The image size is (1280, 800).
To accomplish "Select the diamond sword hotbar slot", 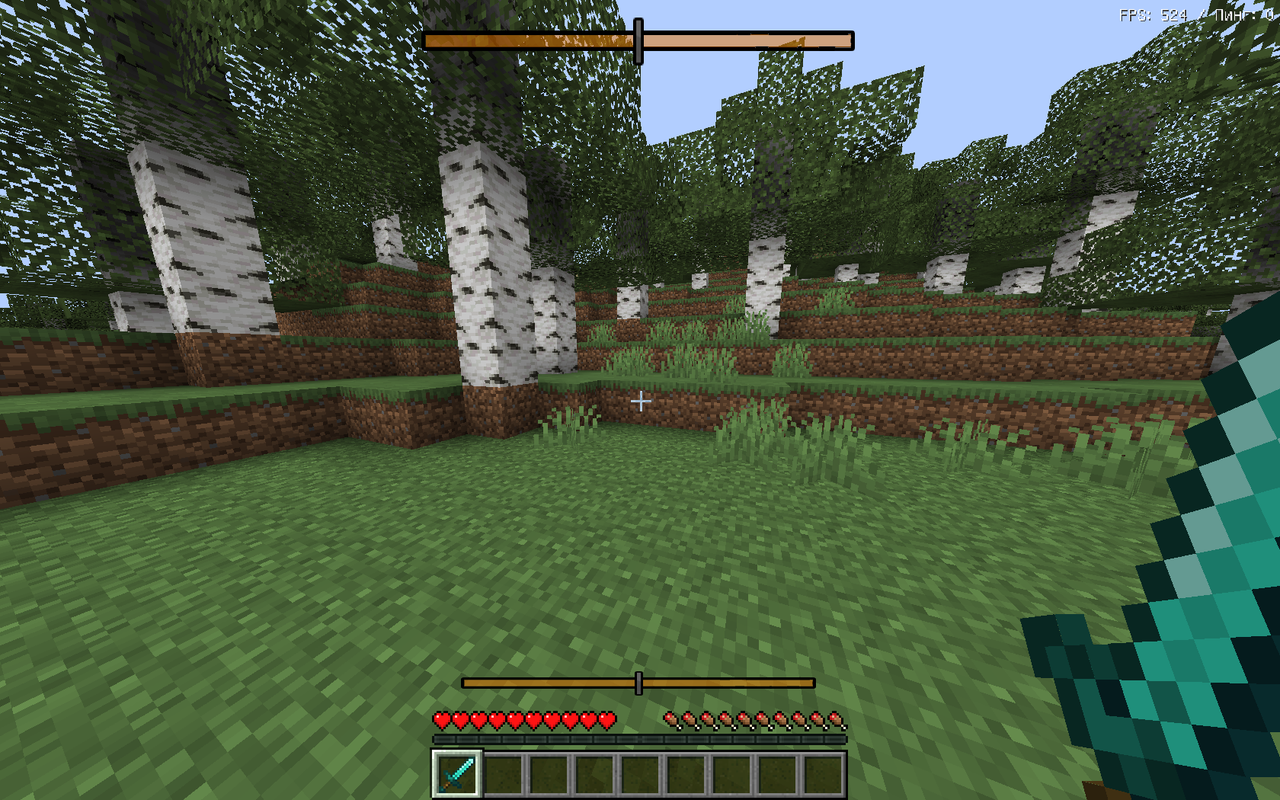I will (456, 774).
